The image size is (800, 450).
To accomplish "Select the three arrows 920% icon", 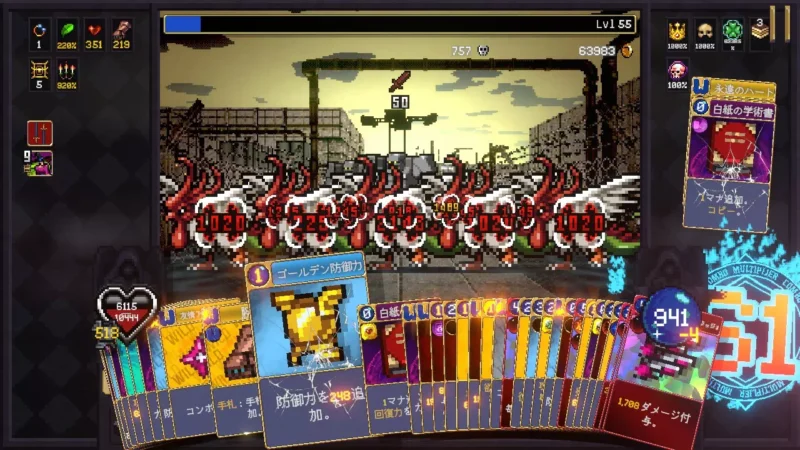I will tap(68, 70).
